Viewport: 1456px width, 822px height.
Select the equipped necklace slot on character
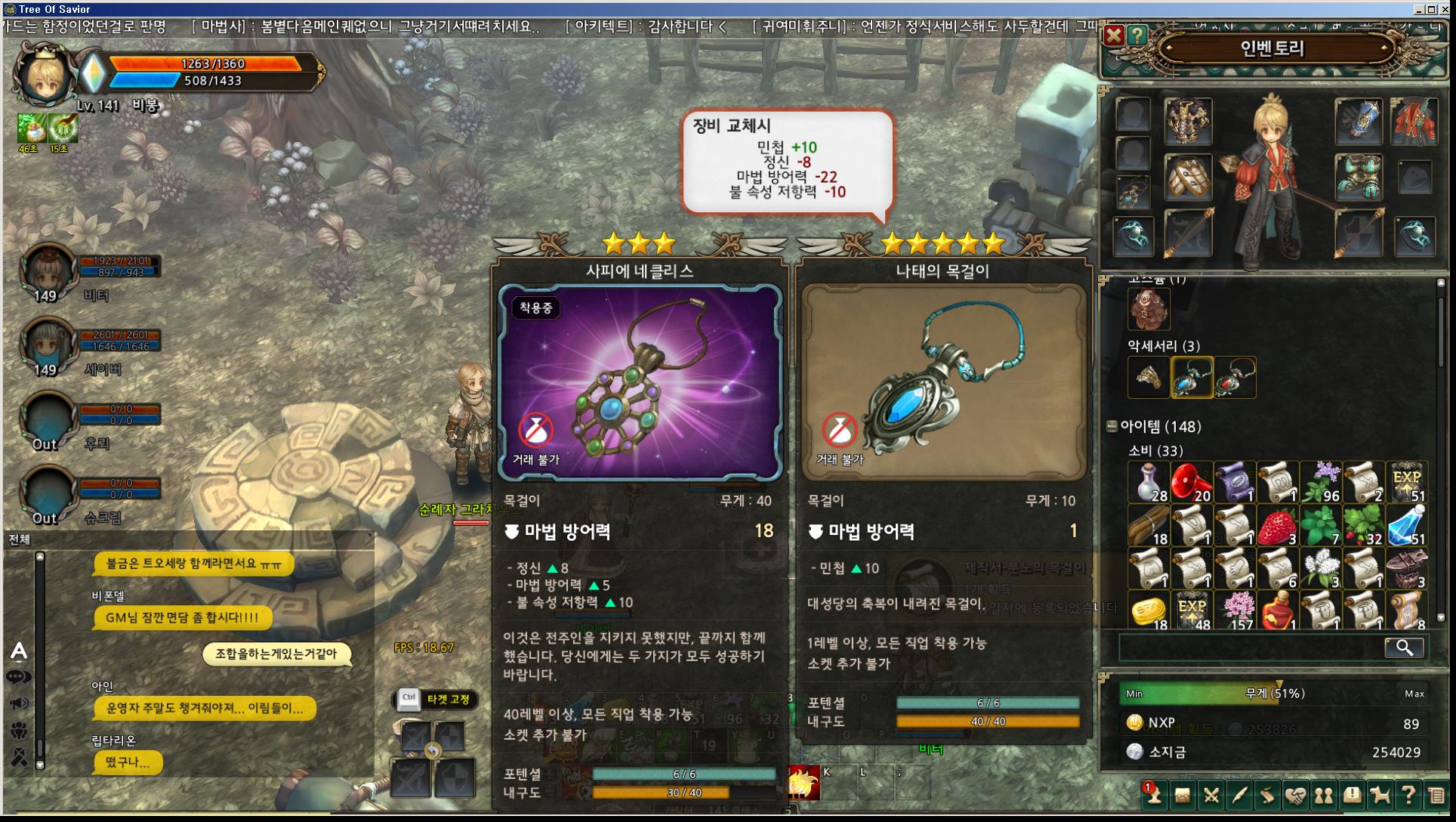tap(1133, 193)
